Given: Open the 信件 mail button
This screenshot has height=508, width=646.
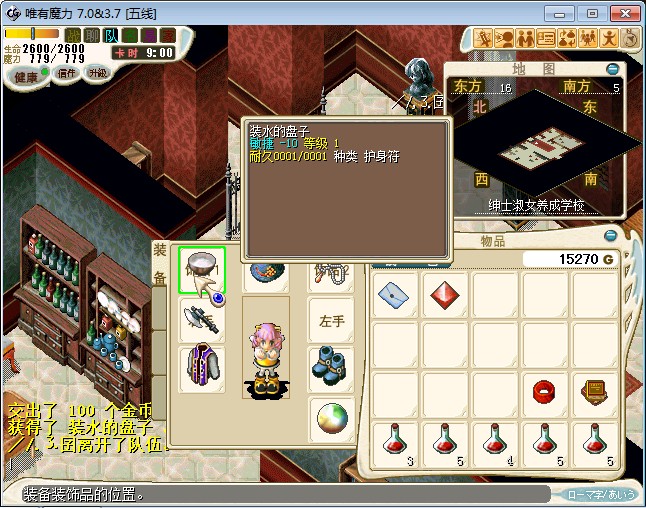Looking at the screenshot, I should pyautogui.click(x=66, y=73).
